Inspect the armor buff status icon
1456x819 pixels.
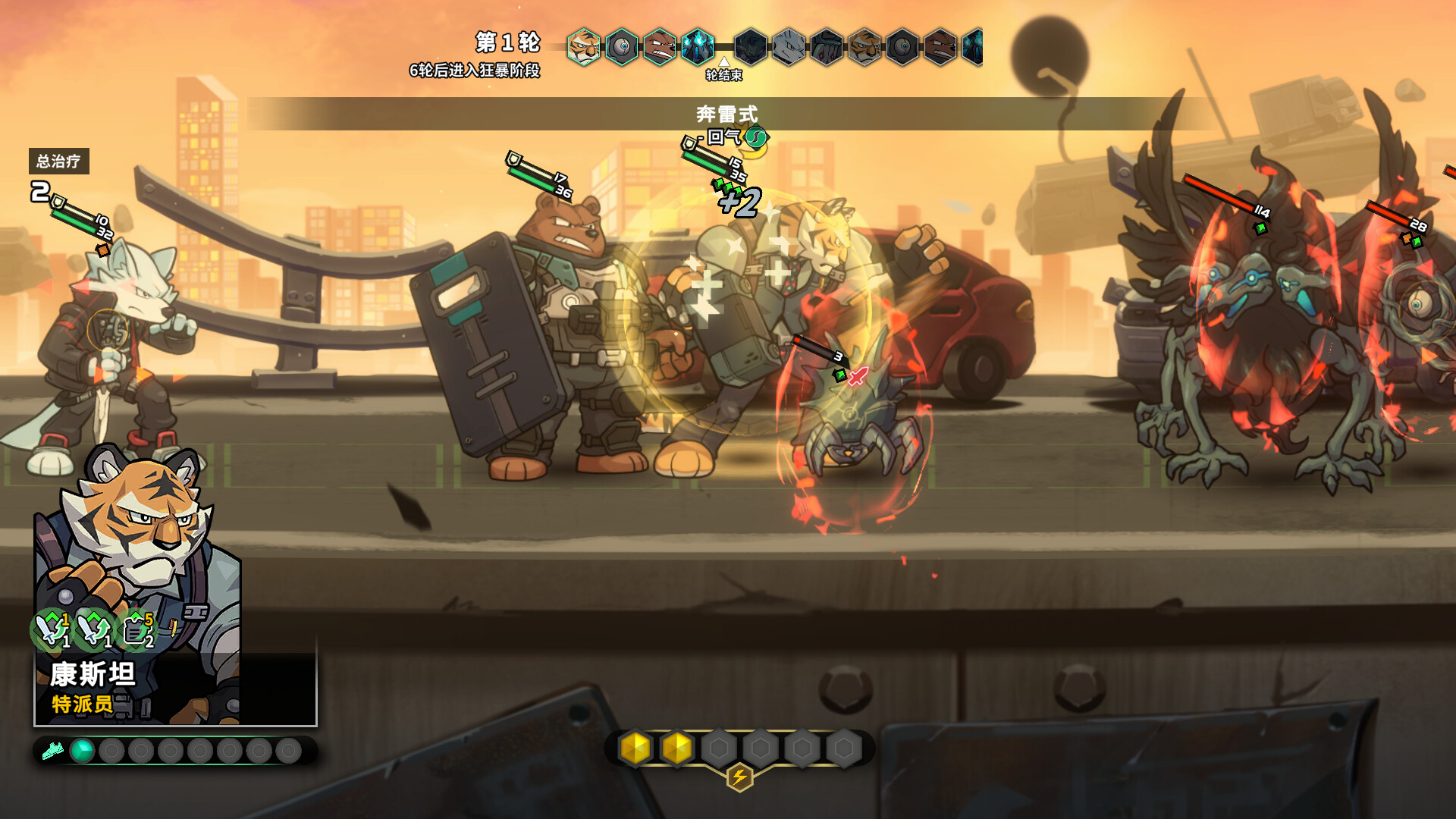(137, 630)
